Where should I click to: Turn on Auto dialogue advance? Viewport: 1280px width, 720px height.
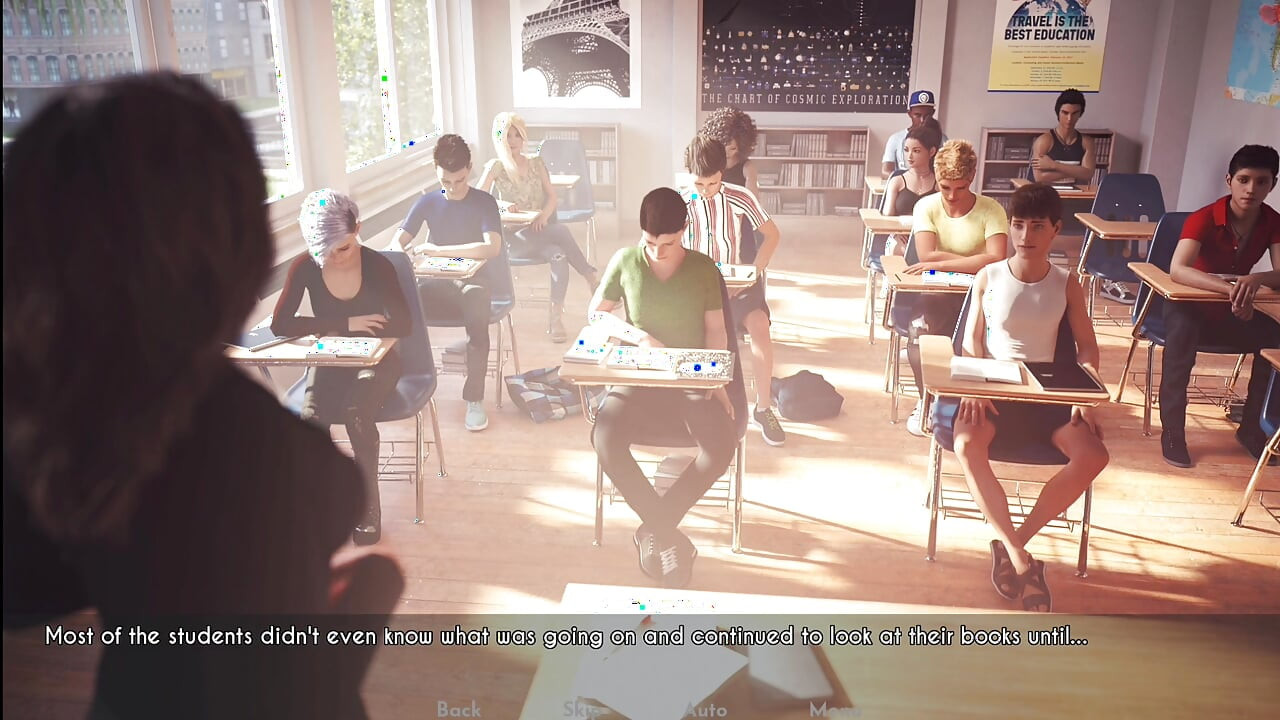tap(705, 709)
